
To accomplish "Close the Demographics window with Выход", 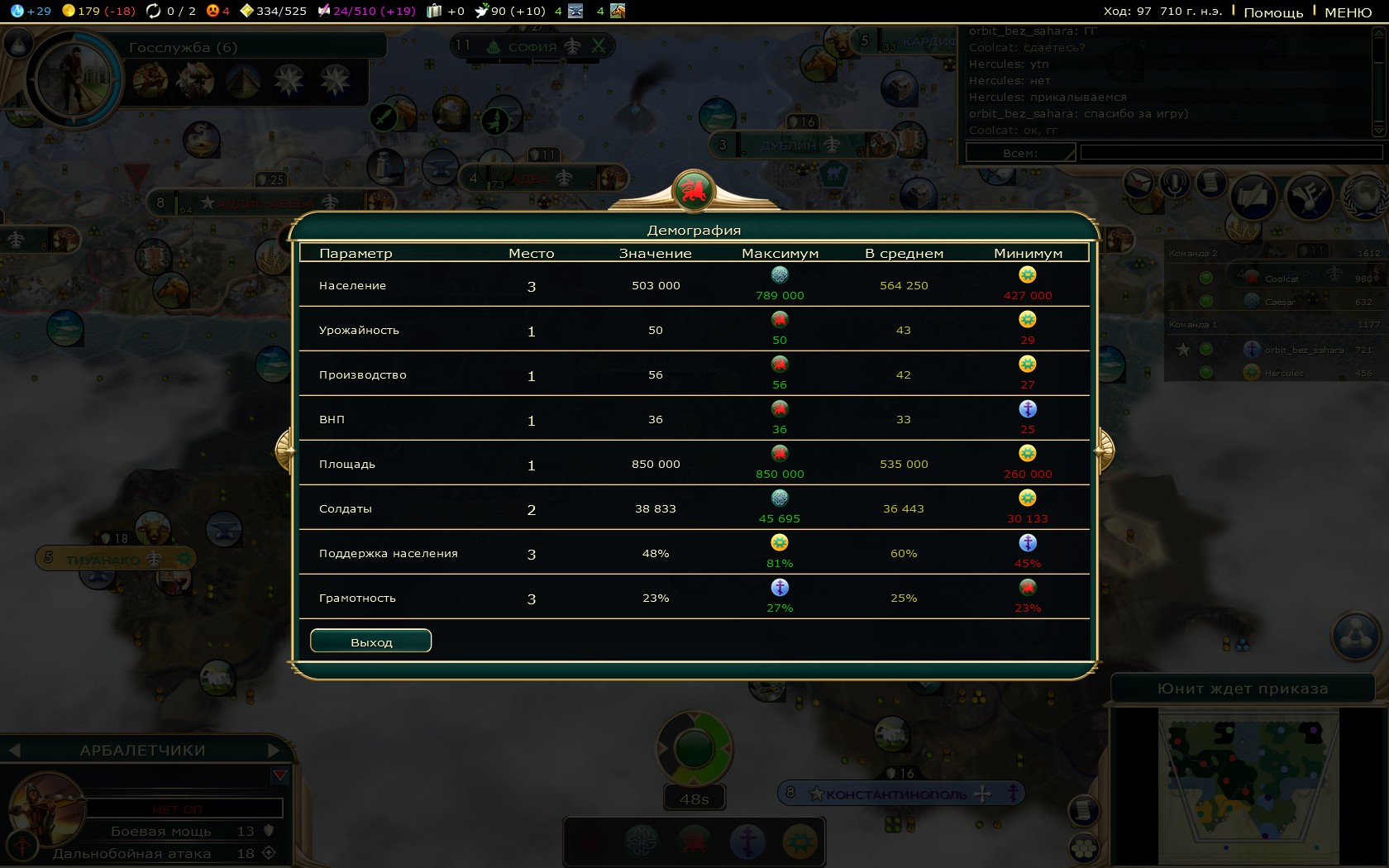I will pyautogui.click(x=370, y=641).
